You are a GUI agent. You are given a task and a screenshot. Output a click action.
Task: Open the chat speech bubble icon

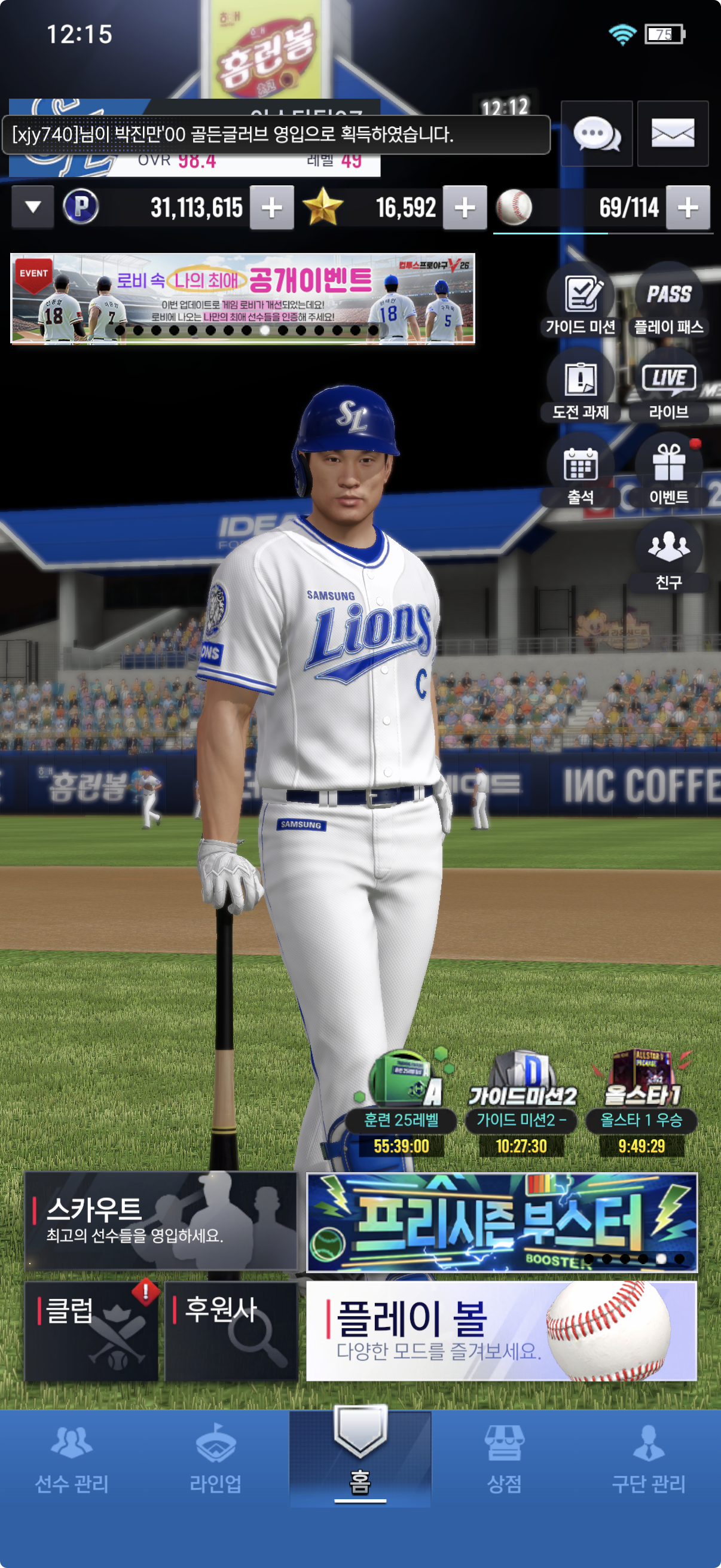[596, 134]
